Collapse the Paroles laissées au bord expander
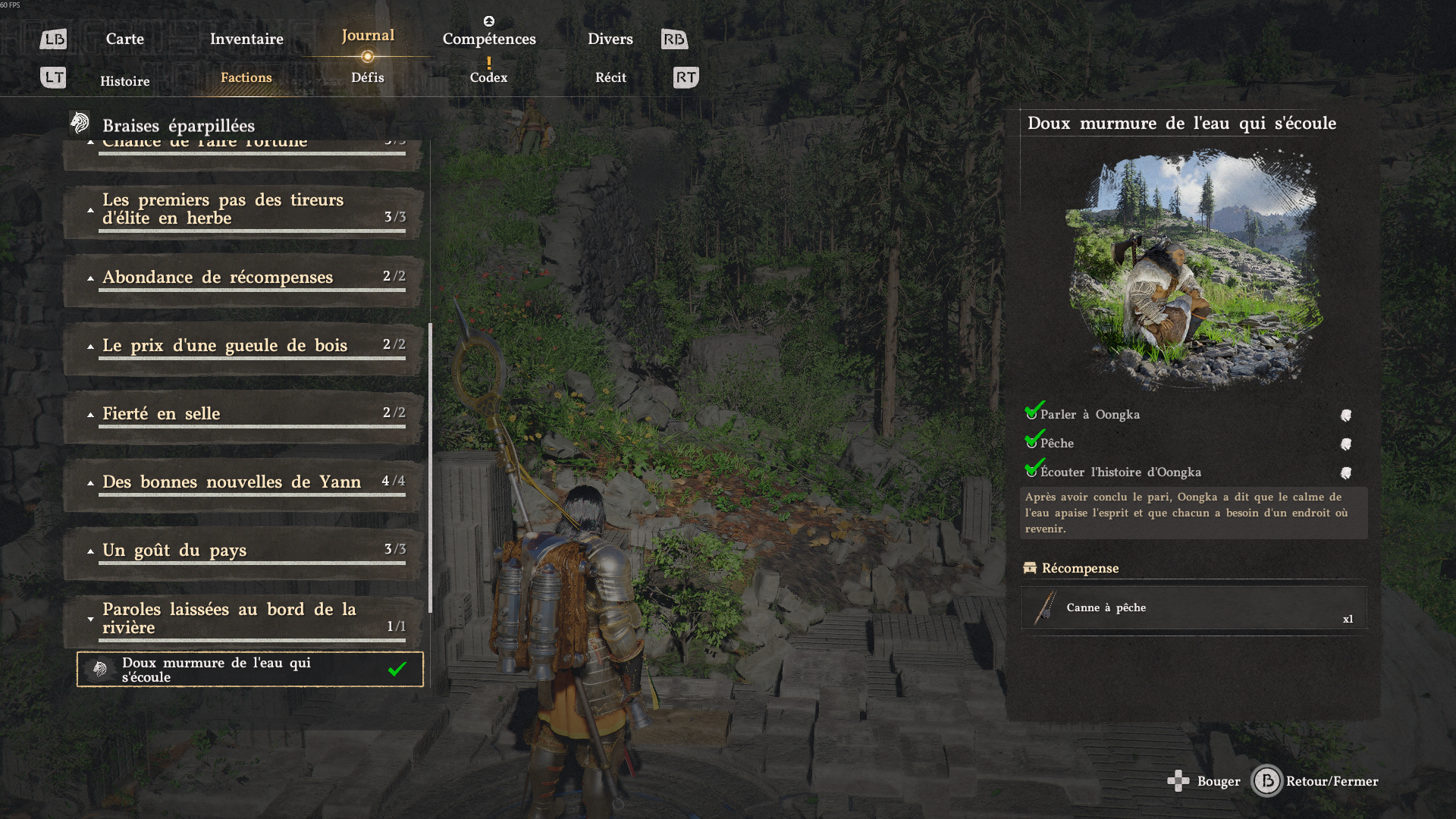Image resolution: width=1456 pixels, height=819 pixels. tap(90, 618)
